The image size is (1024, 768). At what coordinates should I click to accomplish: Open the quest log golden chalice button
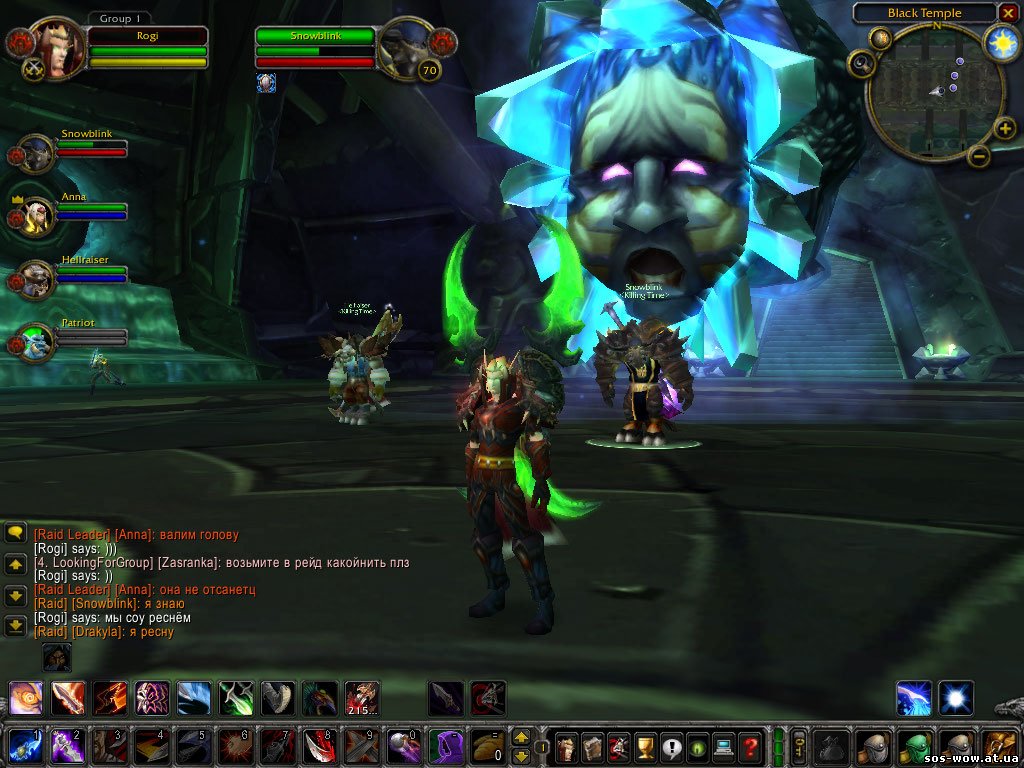645,746
